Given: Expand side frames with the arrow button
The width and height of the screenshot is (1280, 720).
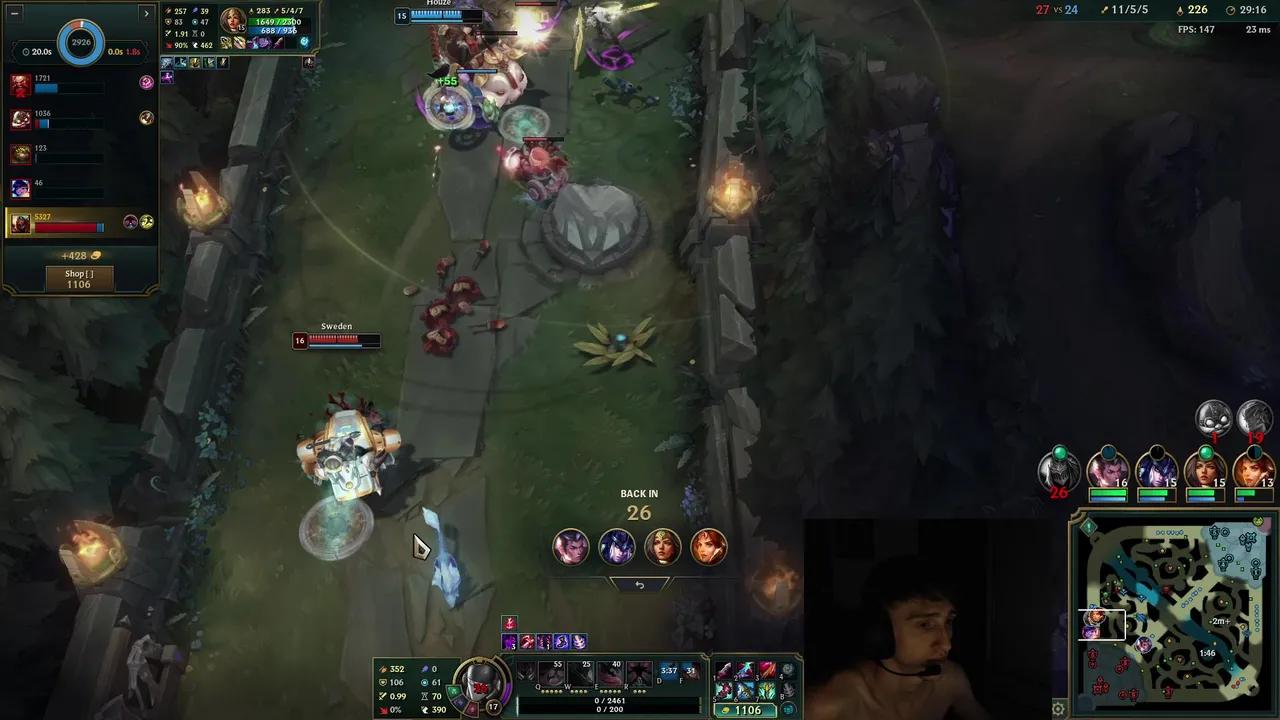Looking at the screenshot, I should pyautogui.click(x=146, y=13).
